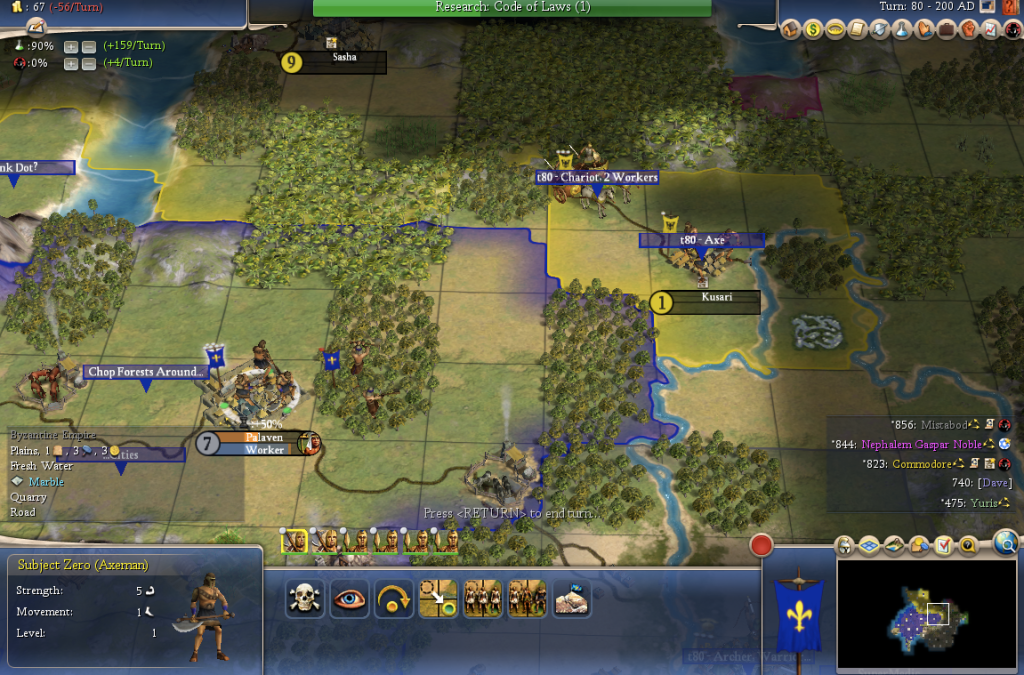This screenshot has width=1024, height=675.
Task: Click the Research: Code of Laws bar
Action: [x=512, y=8]
